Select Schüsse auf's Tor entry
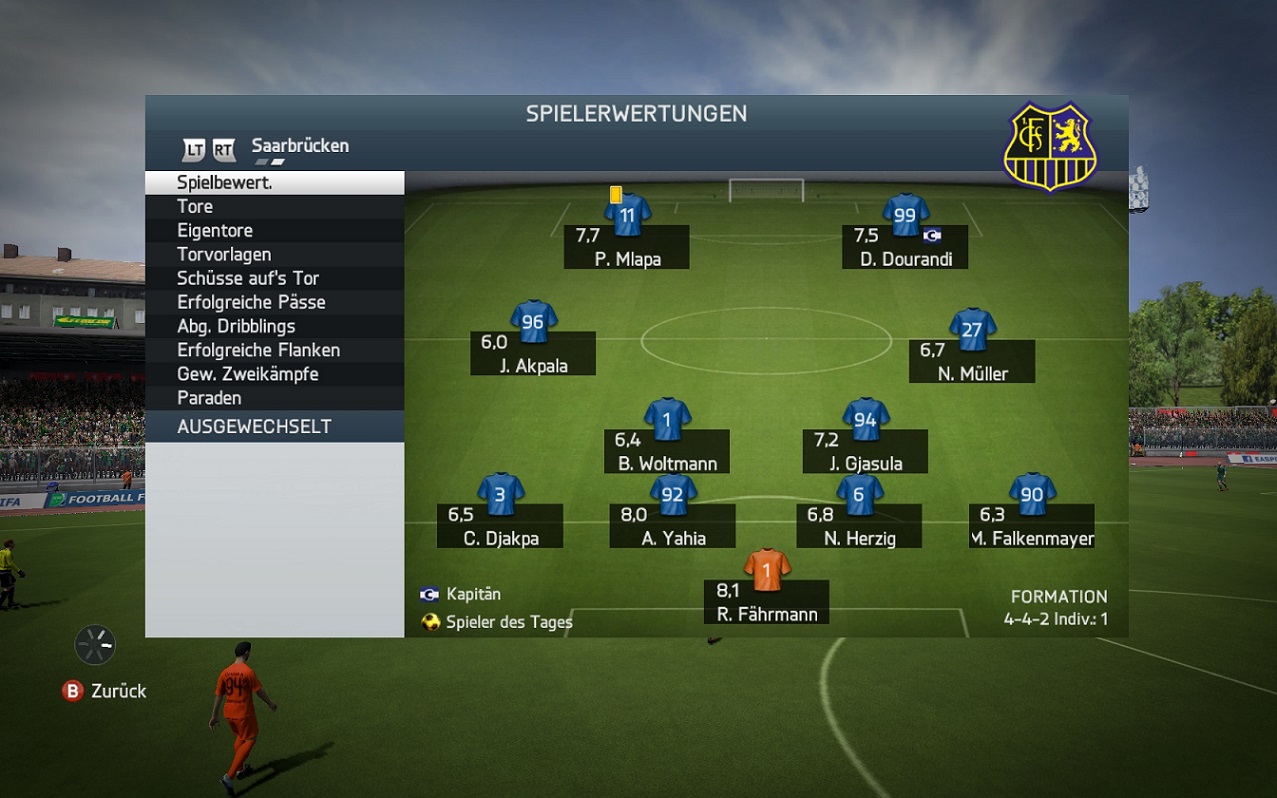 [274, 279]
